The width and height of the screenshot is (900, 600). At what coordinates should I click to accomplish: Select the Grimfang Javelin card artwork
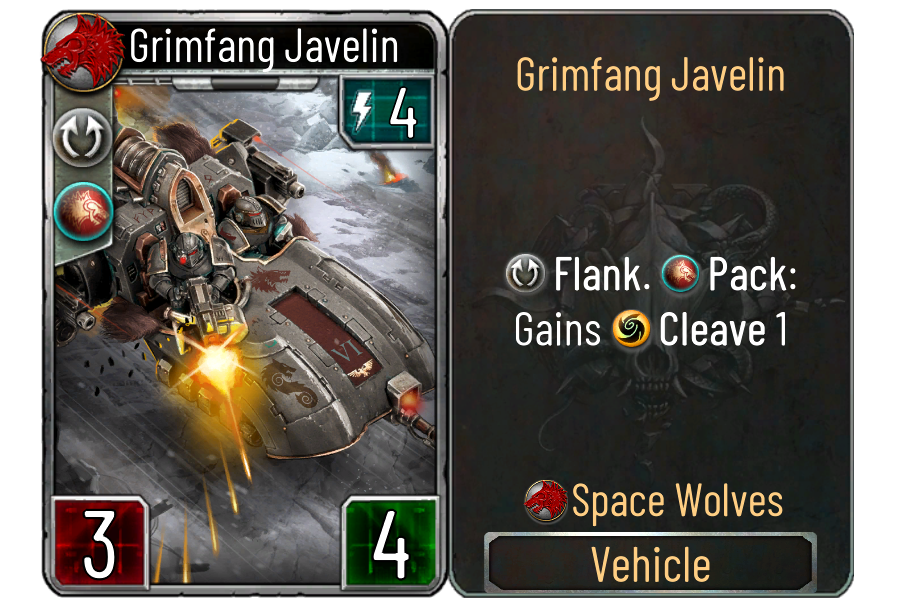coord(260,300)
